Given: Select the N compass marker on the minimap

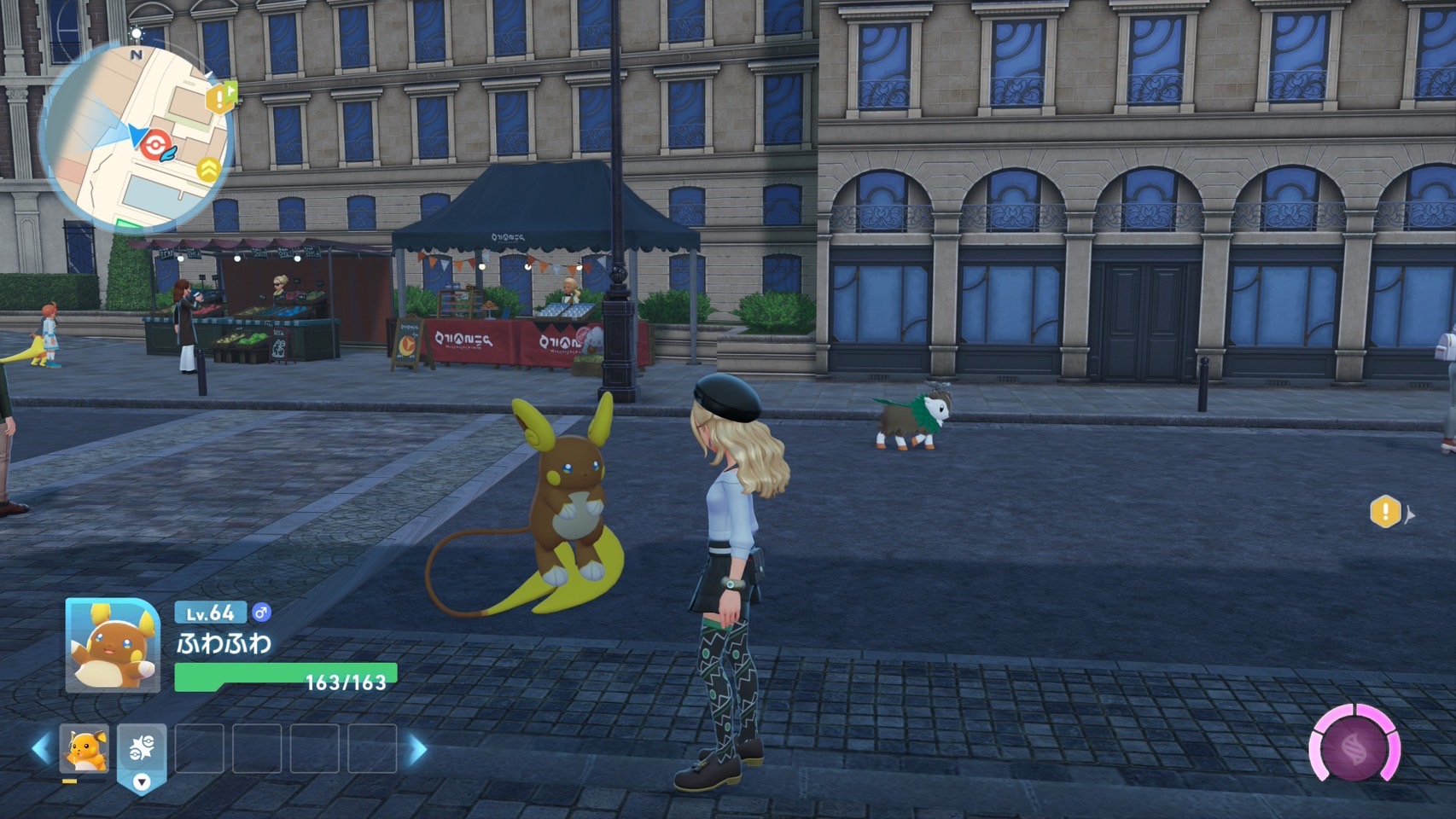Looking at the screenshot, I should [135, 54].
